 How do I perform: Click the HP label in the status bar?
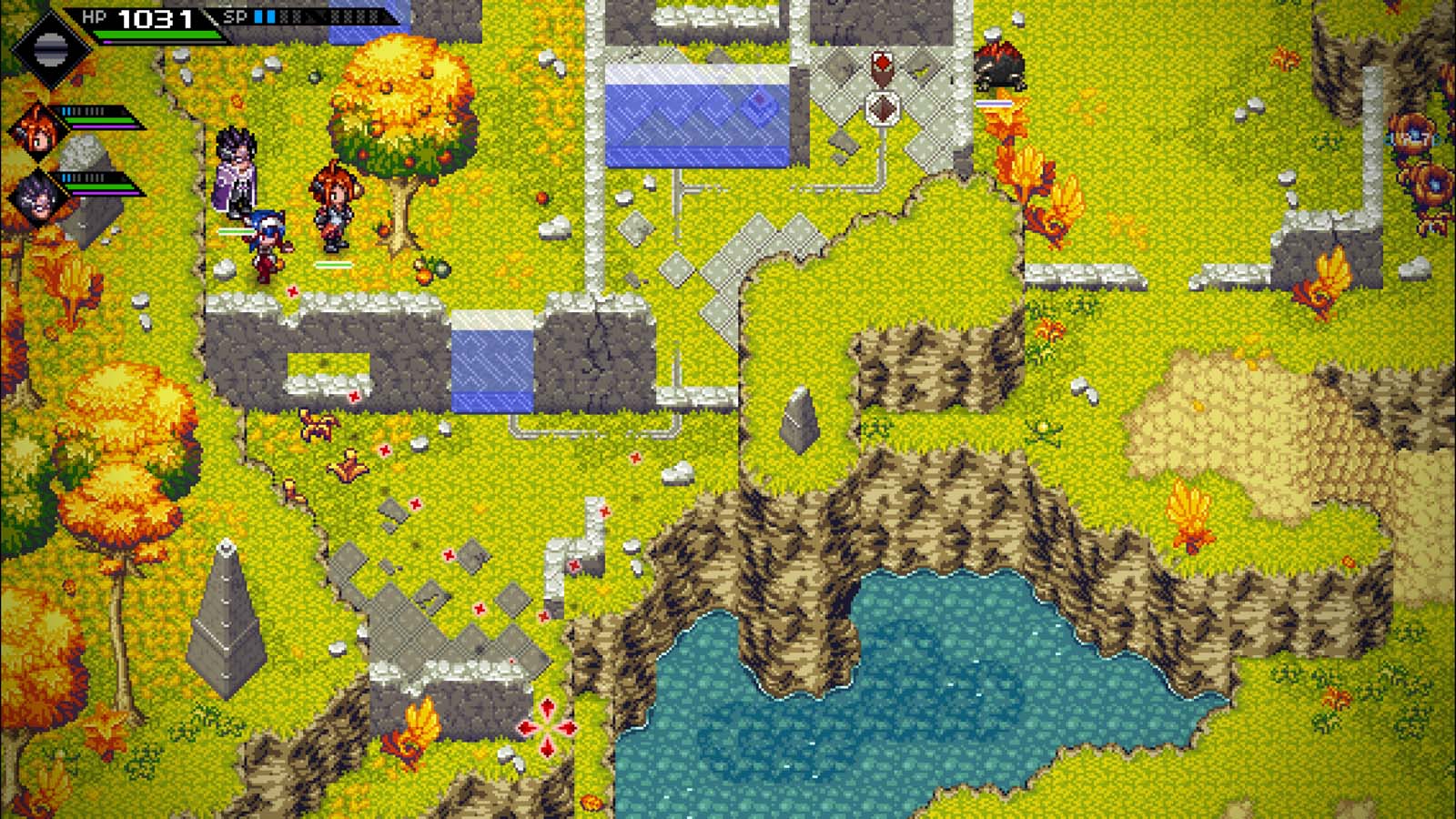[x=96, y=15]
